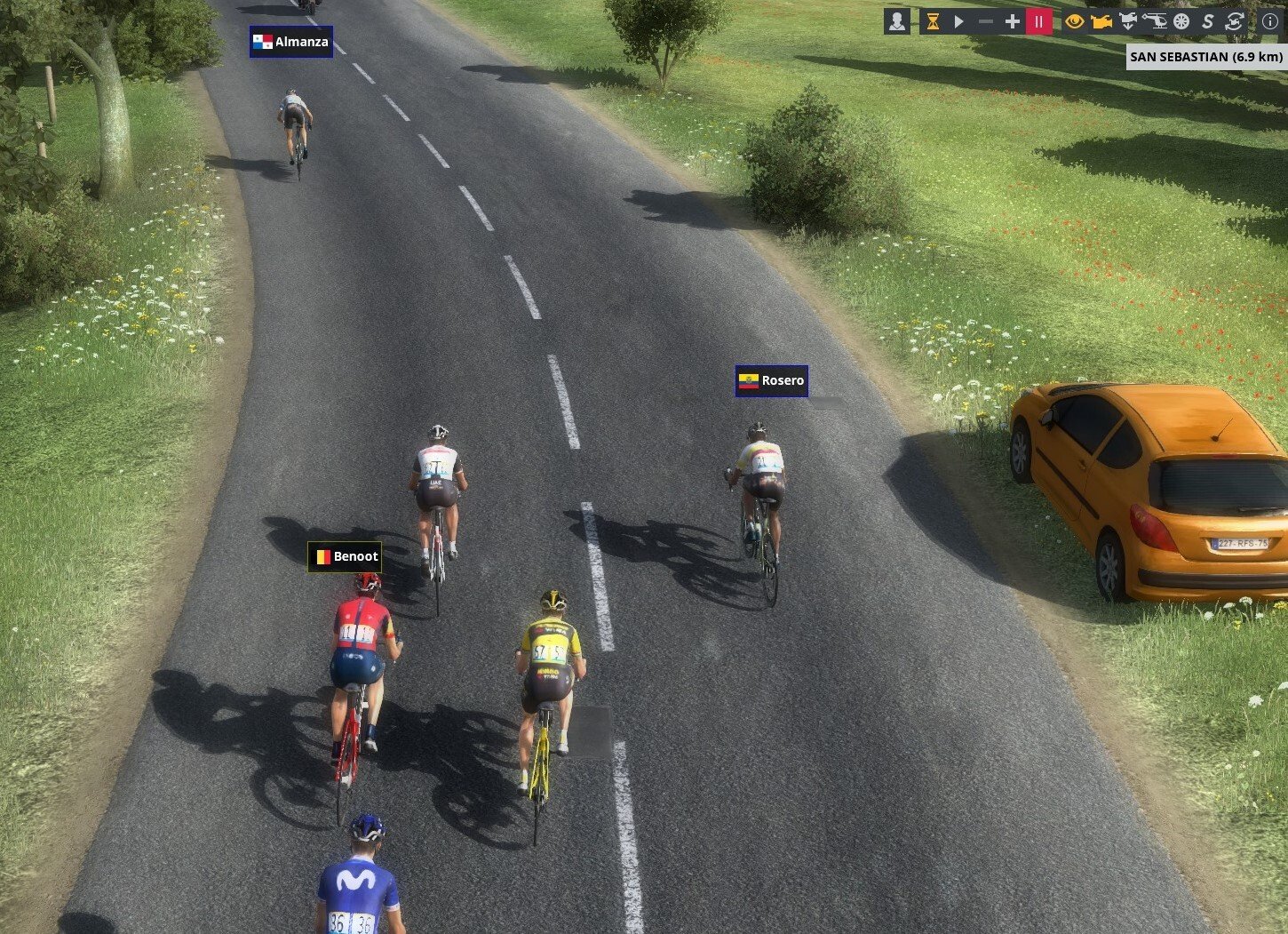The image size is (1288, 934).
Task: Resume the race with the play button
Action: pos(959,21)
